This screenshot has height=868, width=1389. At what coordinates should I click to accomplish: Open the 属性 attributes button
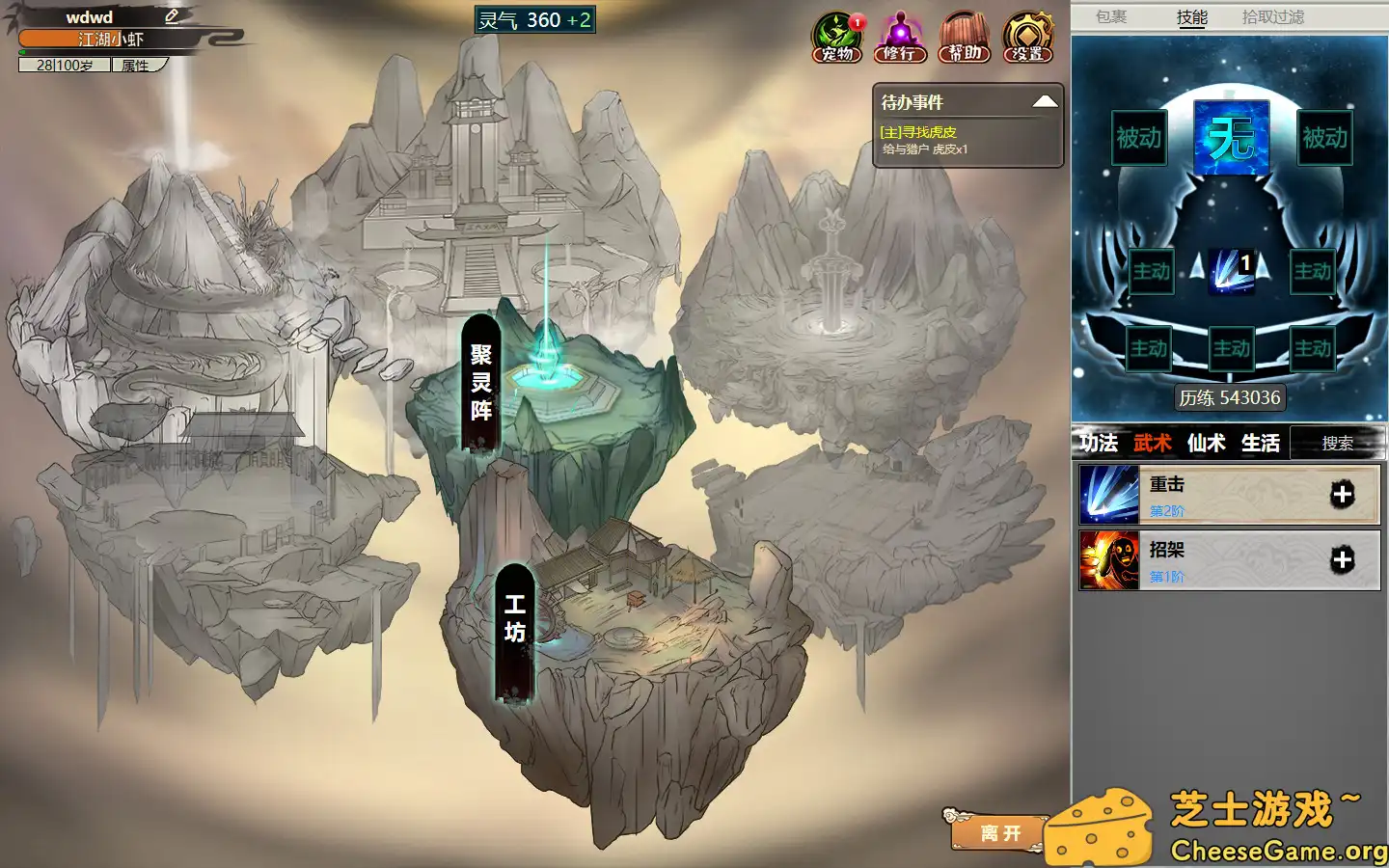[136, 66]
